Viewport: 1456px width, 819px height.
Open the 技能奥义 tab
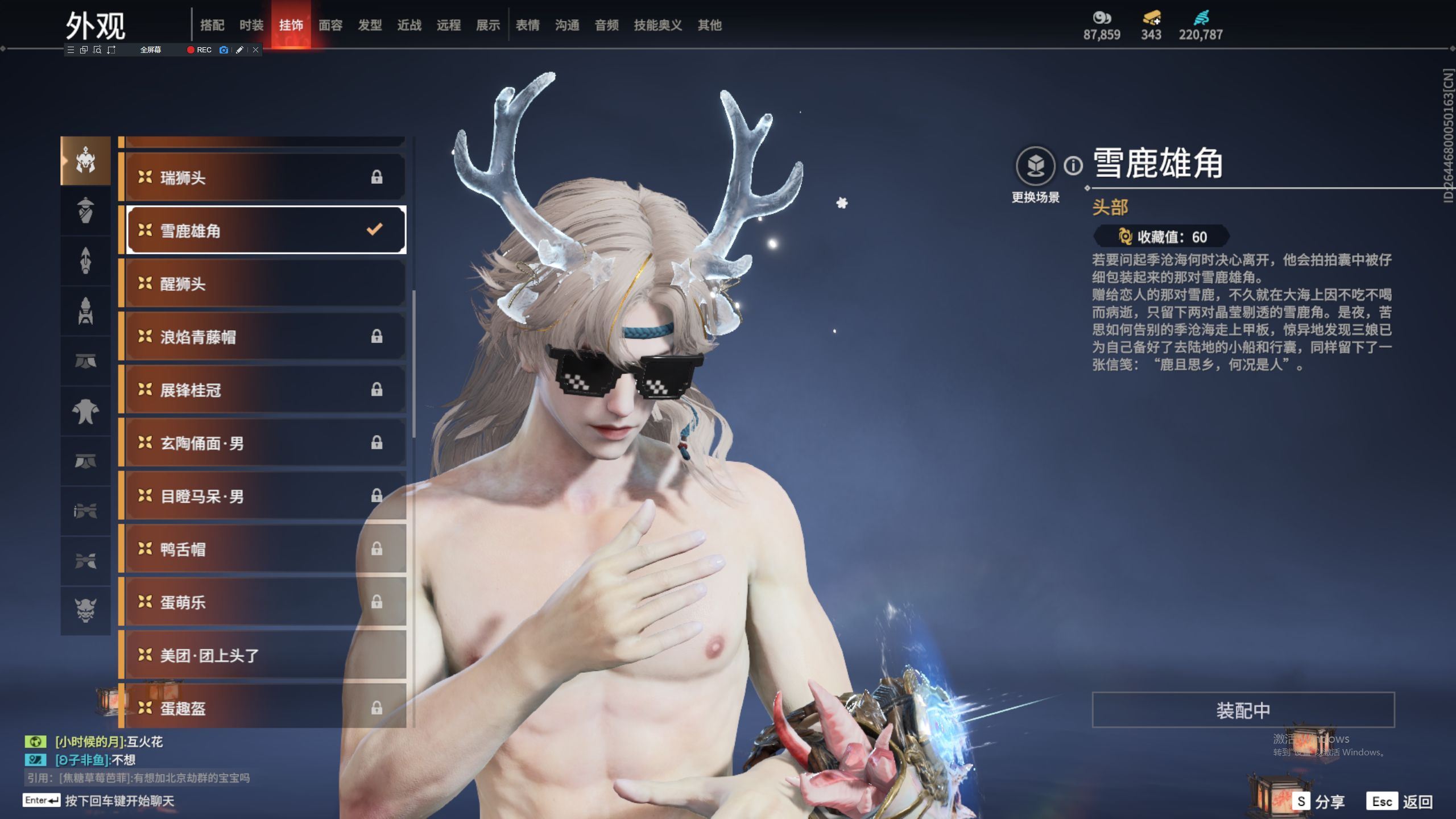pyautogui.click(x=657, y=25)
